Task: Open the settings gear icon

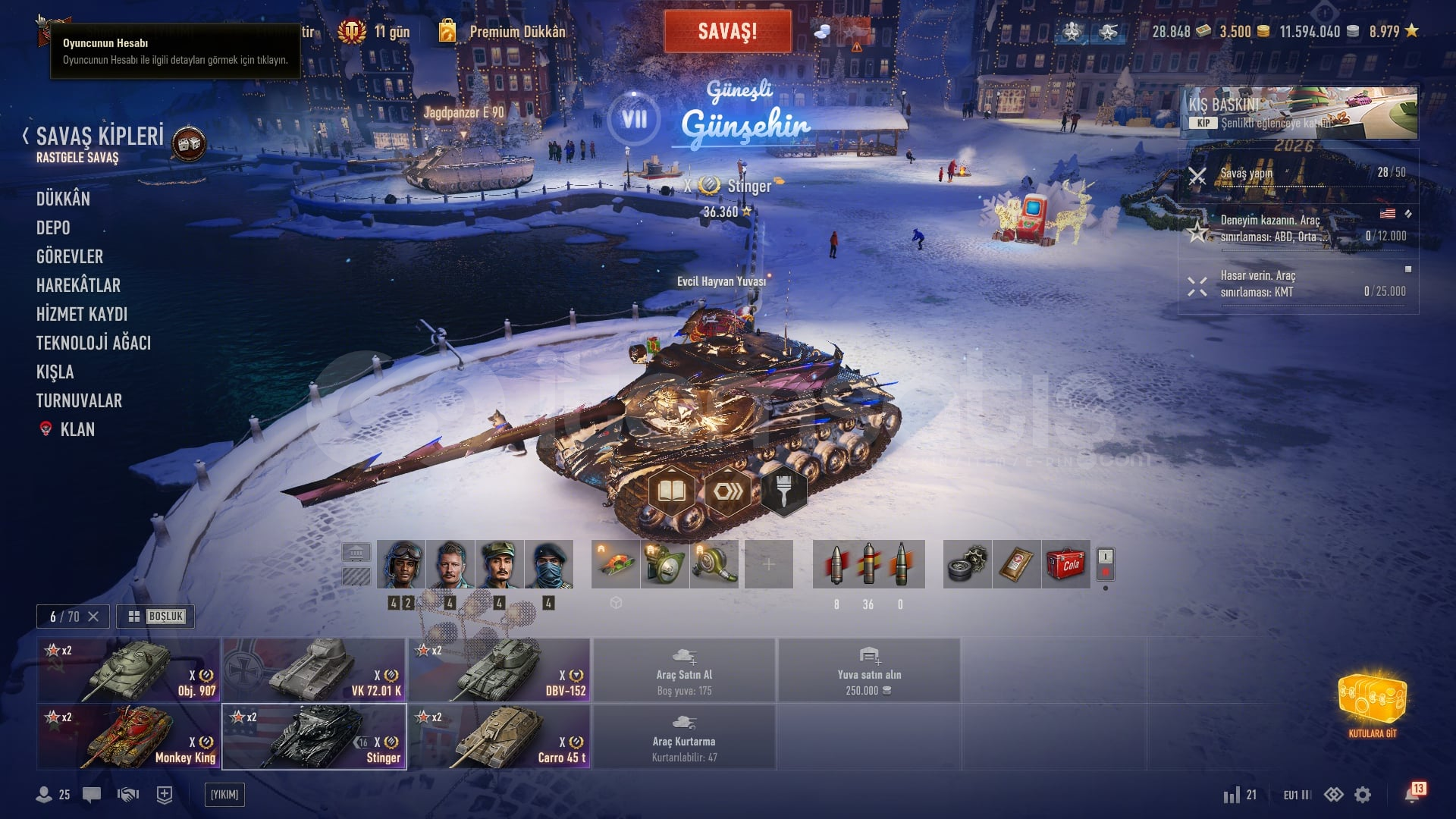Action: pyautogui.click(x=1363, y=795)
